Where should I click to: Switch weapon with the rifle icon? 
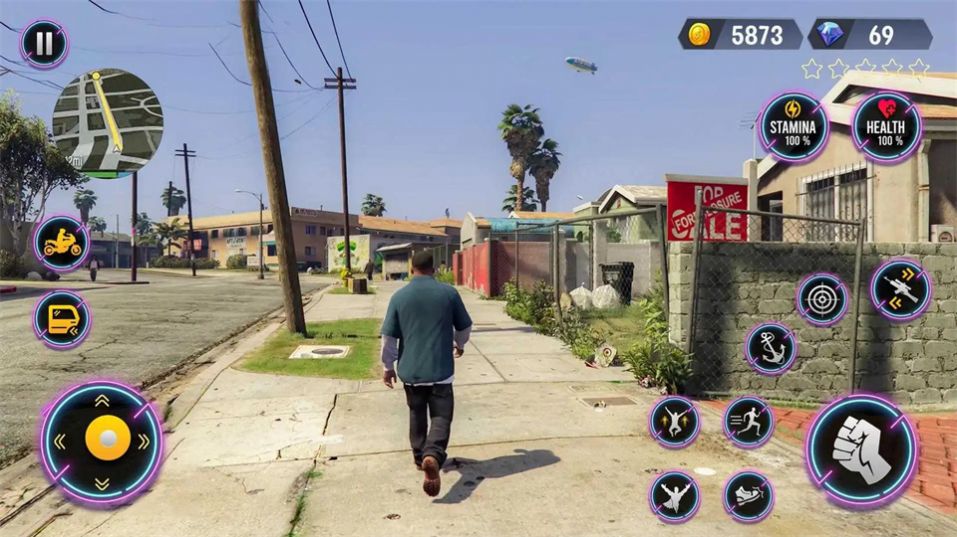[x=900, y=289]
